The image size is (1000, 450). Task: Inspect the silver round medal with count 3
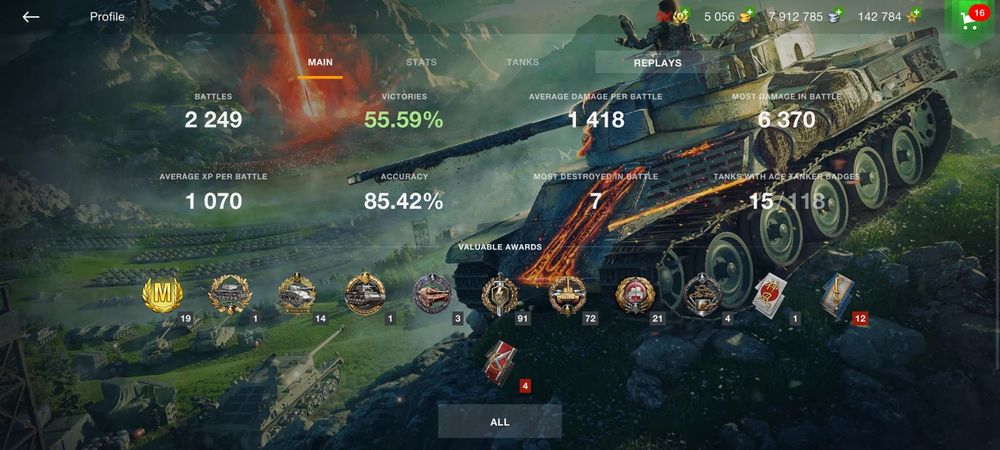[432, 294]
